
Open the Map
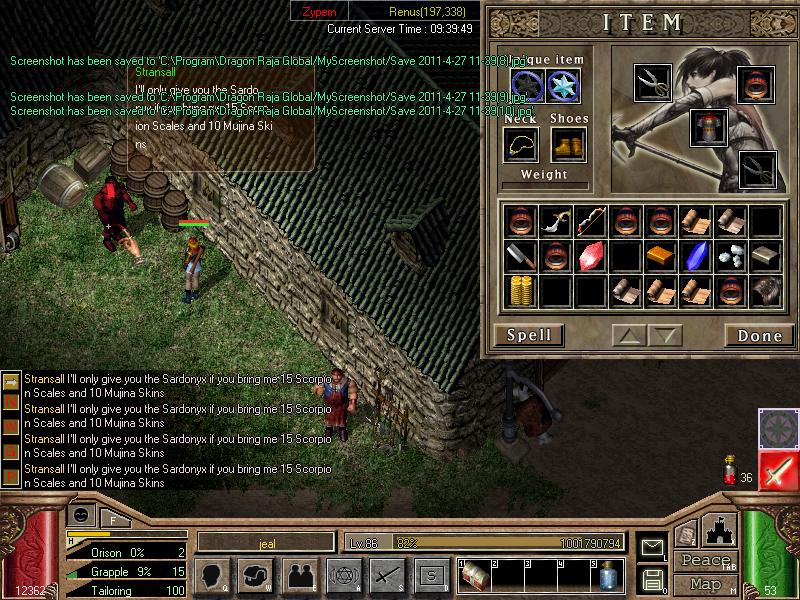[x=705, y=584]
